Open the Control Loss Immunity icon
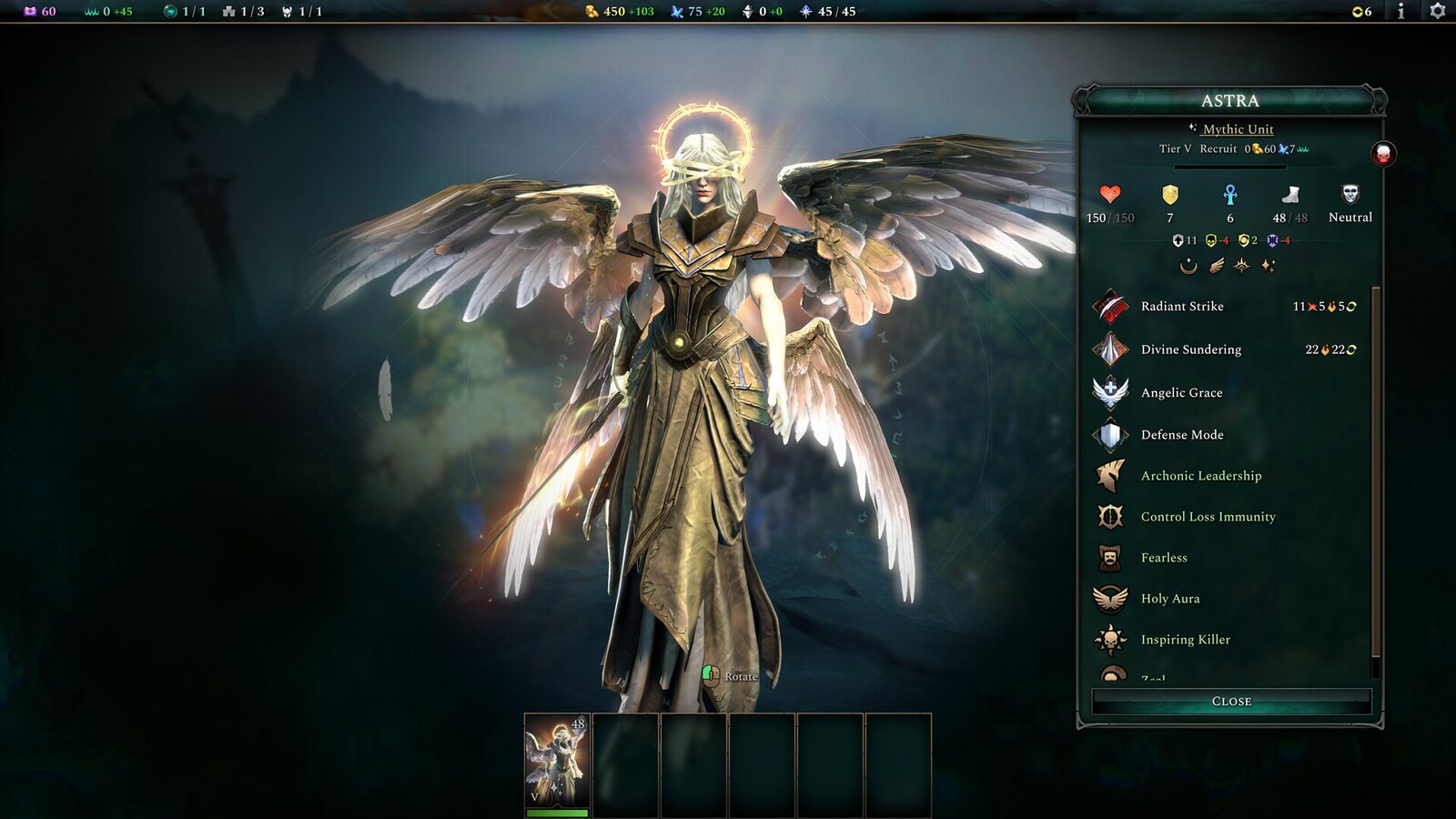 point(1110,516)
